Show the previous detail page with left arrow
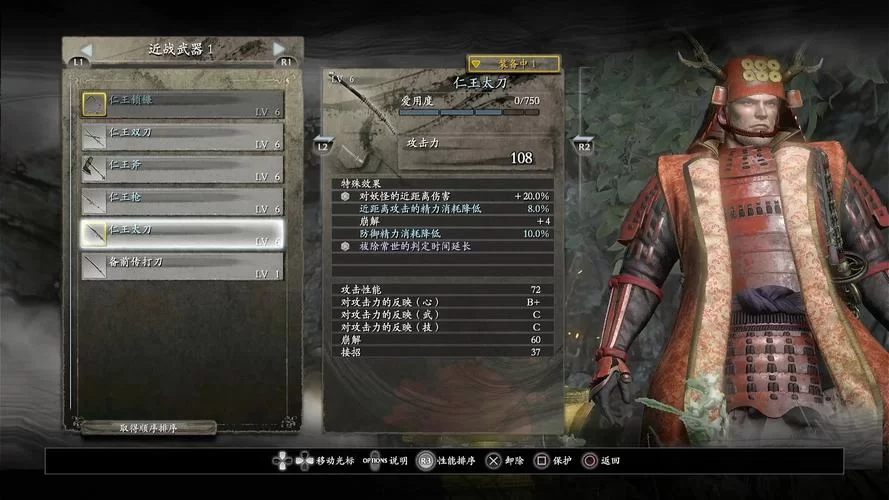This screenshot has height=500, width=889. tap(323, 143)
